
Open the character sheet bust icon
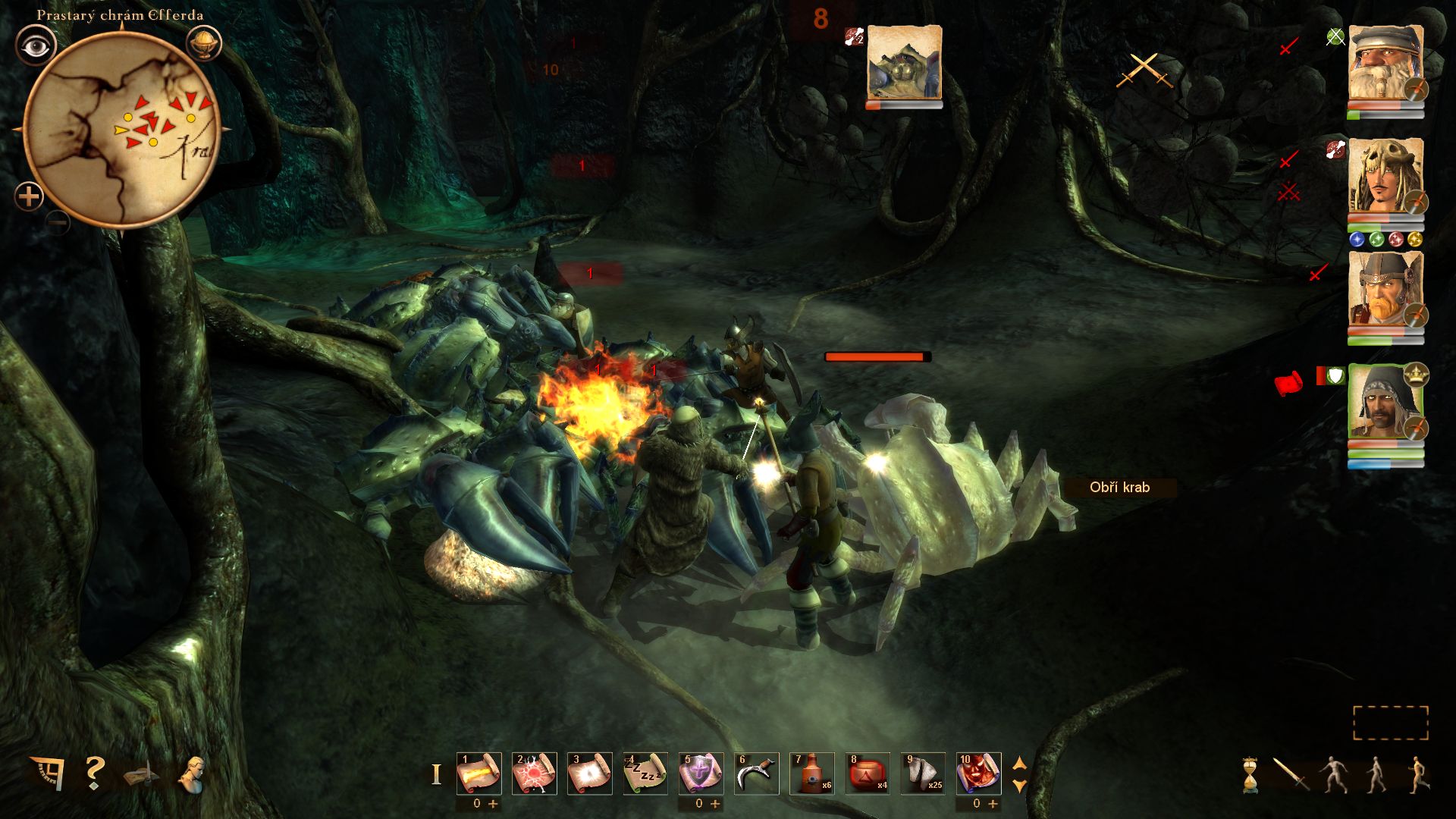coord(193,773)
